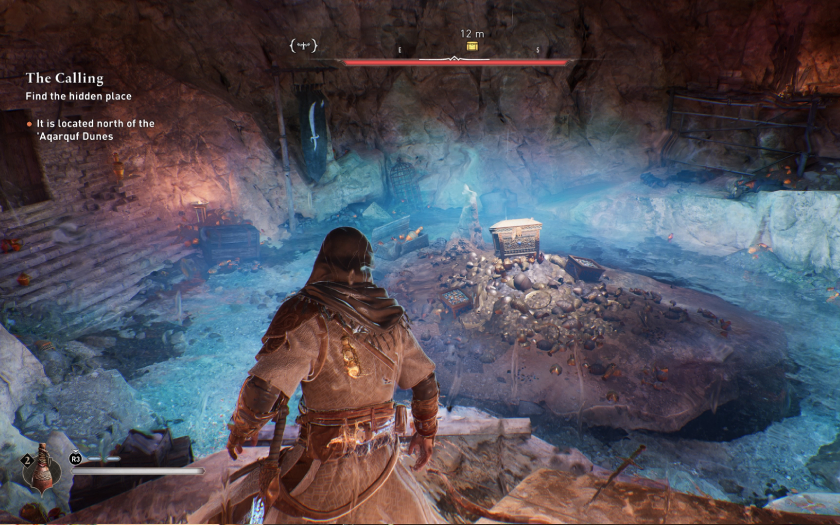Click the gold chest marker on the compass
840x525 pixels.
tap(472, 46)
